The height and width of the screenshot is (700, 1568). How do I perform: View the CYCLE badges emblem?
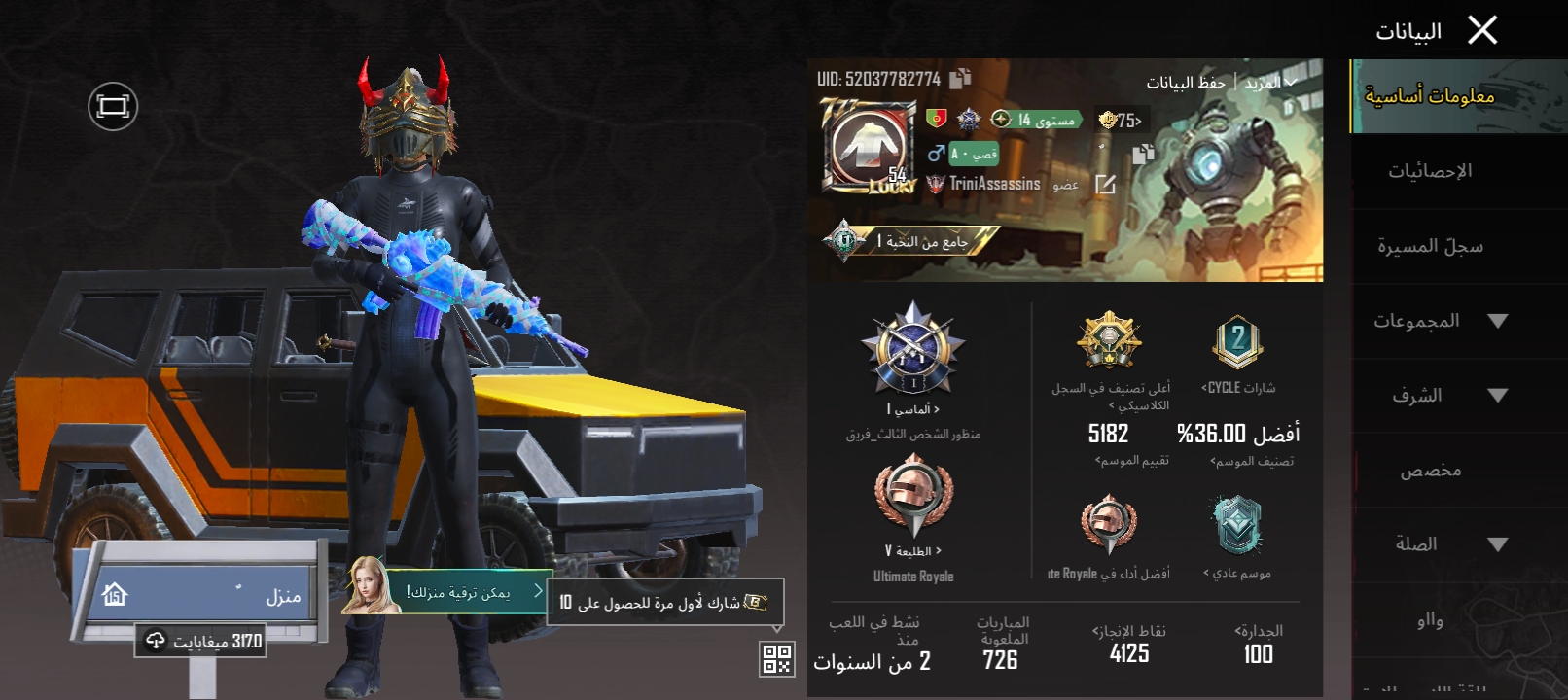pyautogui.click(x=1237, y=342)
